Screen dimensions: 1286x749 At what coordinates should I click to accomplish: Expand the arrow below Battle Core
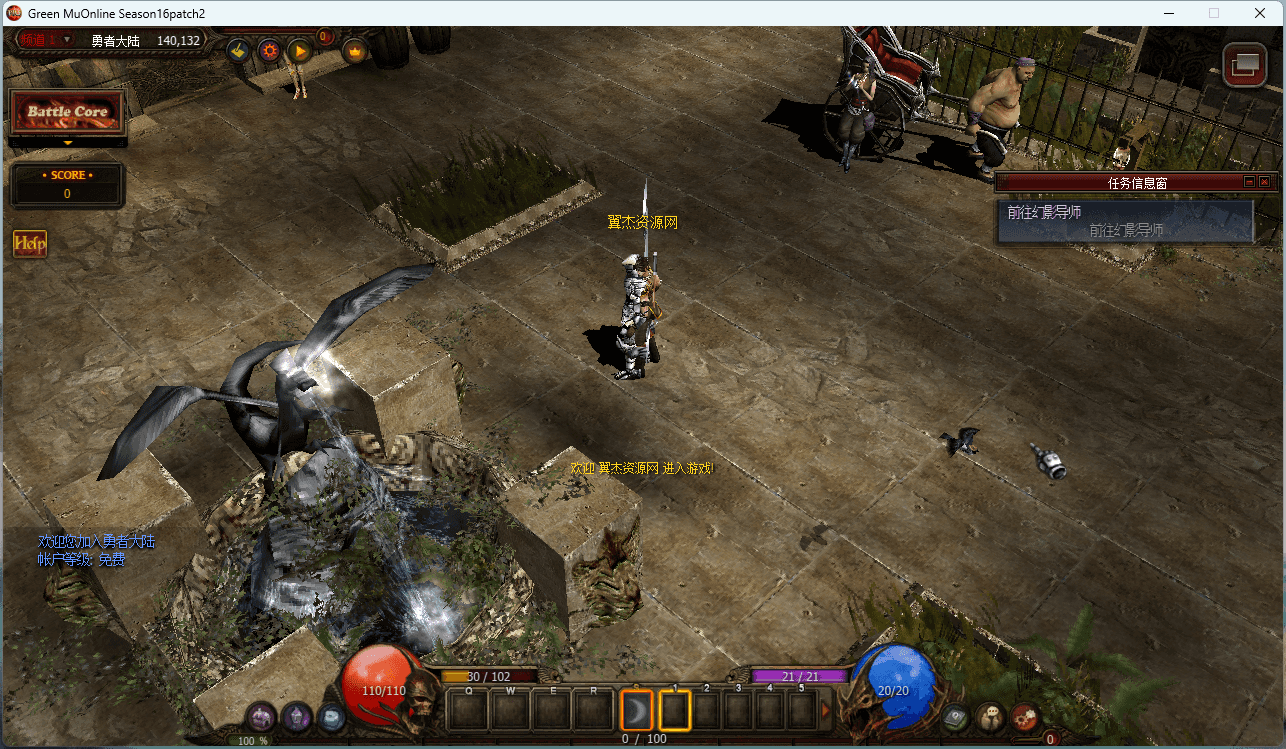click(67, 143)
